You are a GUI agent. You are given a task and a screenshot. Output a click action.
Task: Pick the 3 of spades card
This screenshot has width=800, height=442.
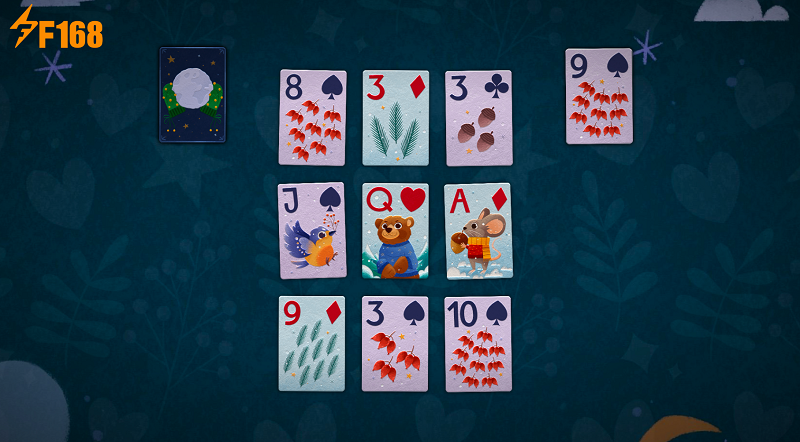pyautogui.click(x=395, y=343)
